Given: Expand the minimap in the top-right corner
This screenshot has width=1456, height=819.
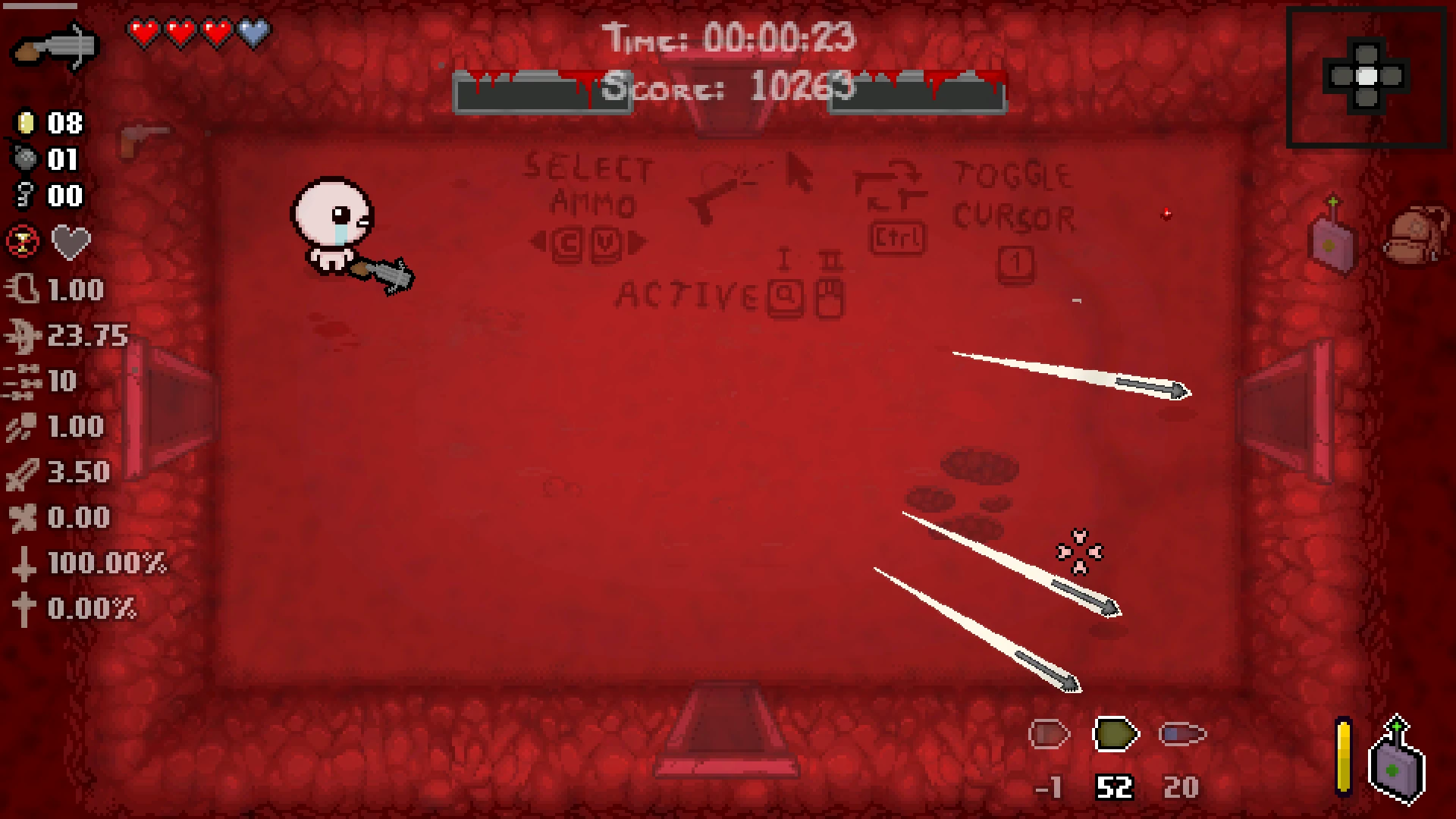Looking at the screenshot, I should [1367, 74].
